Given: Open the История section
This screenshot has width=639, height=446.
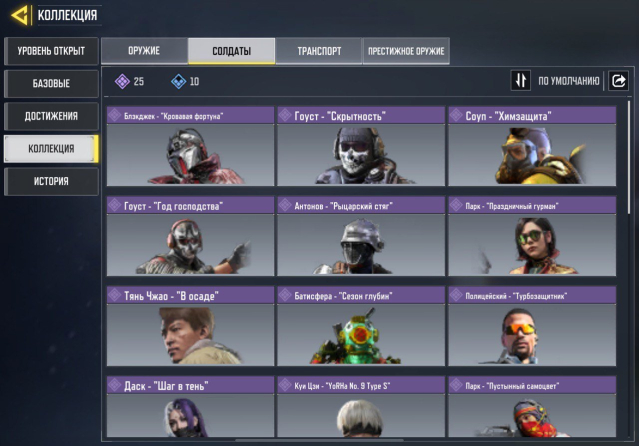Looking at the screenshot, I should point(50,181).
